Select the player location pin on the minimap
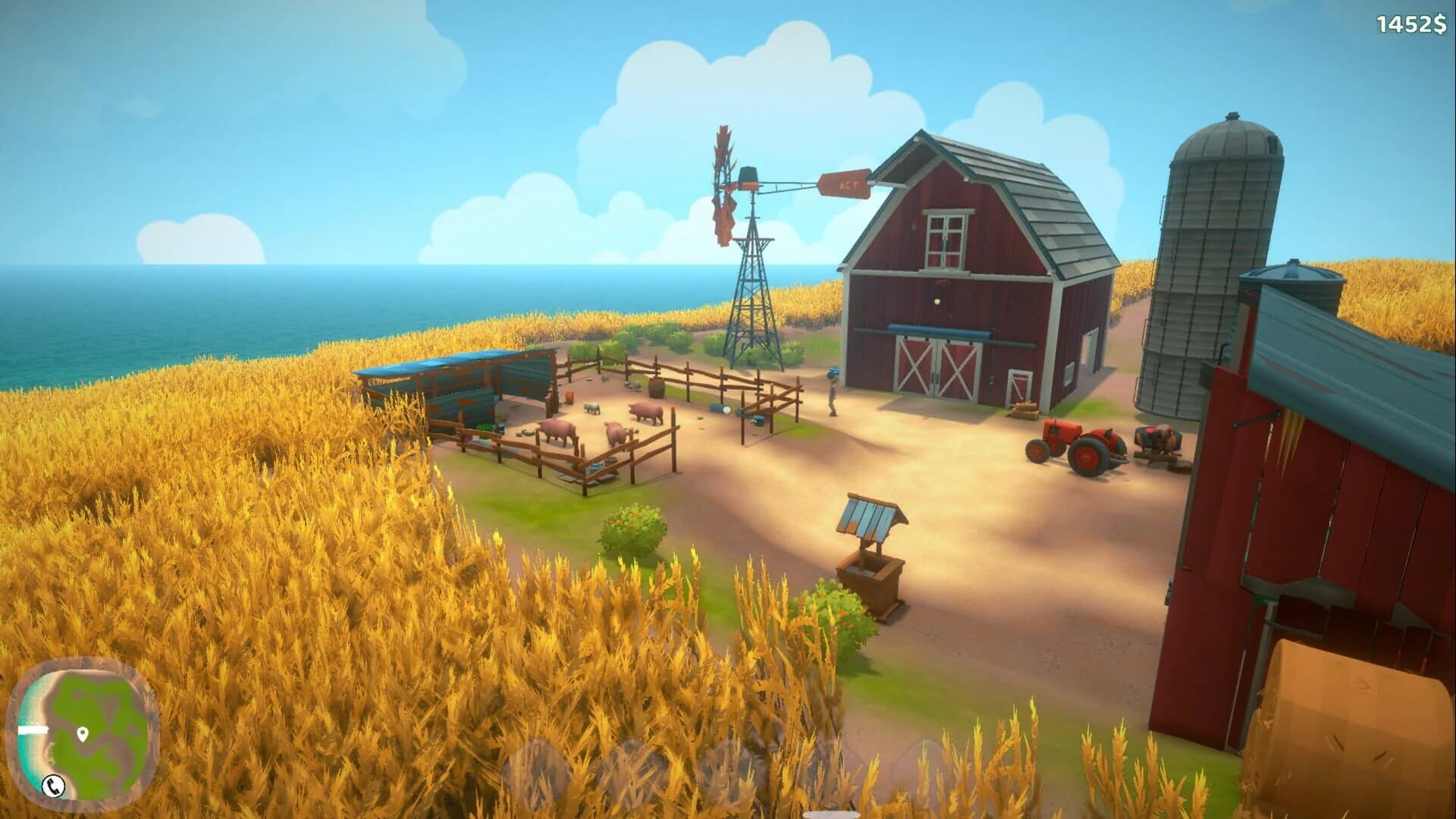 pos(83,733)
